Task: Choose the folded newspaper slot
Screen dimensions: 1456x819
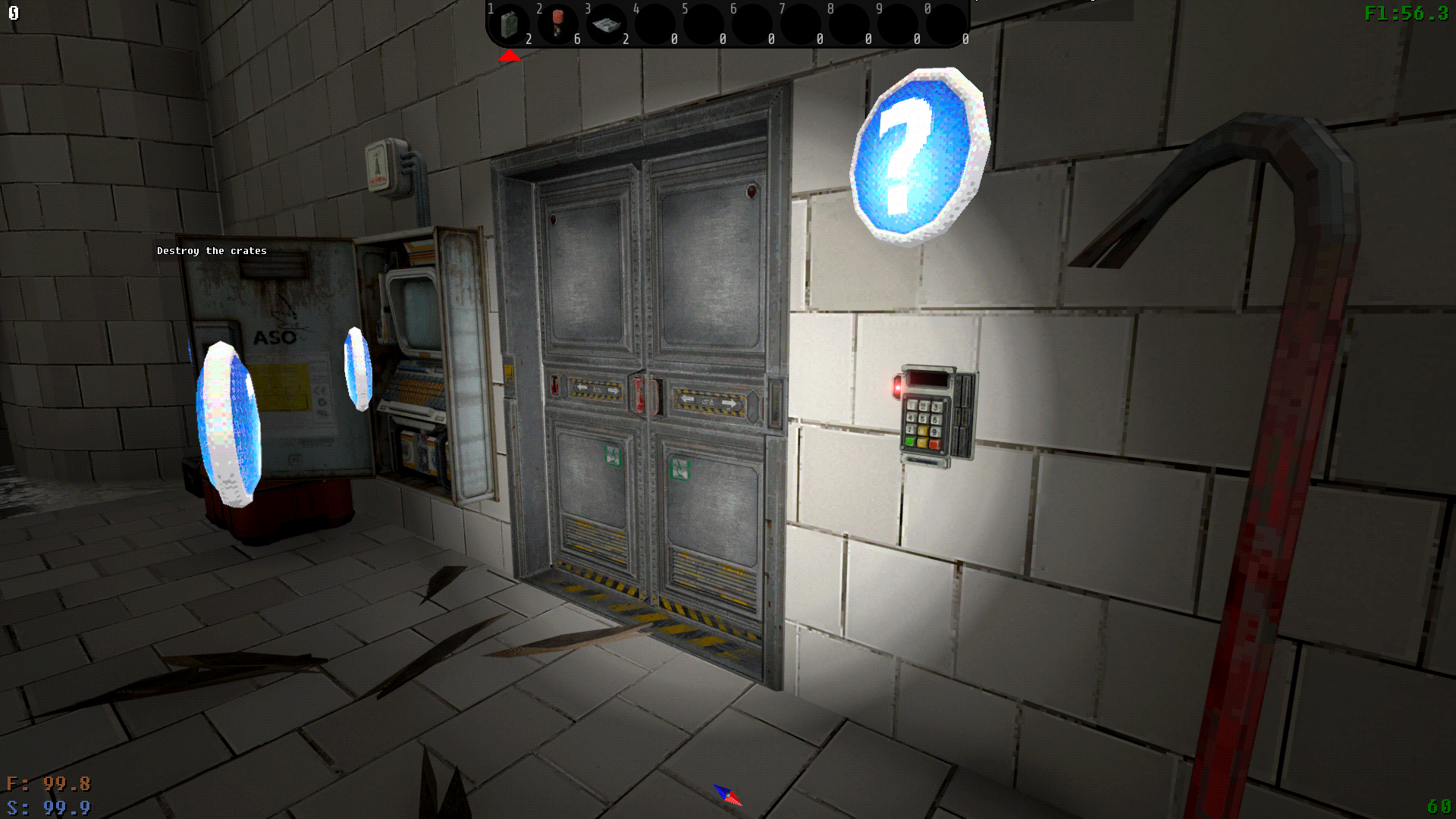Action: pyautogui.click(x=607, y=25)
